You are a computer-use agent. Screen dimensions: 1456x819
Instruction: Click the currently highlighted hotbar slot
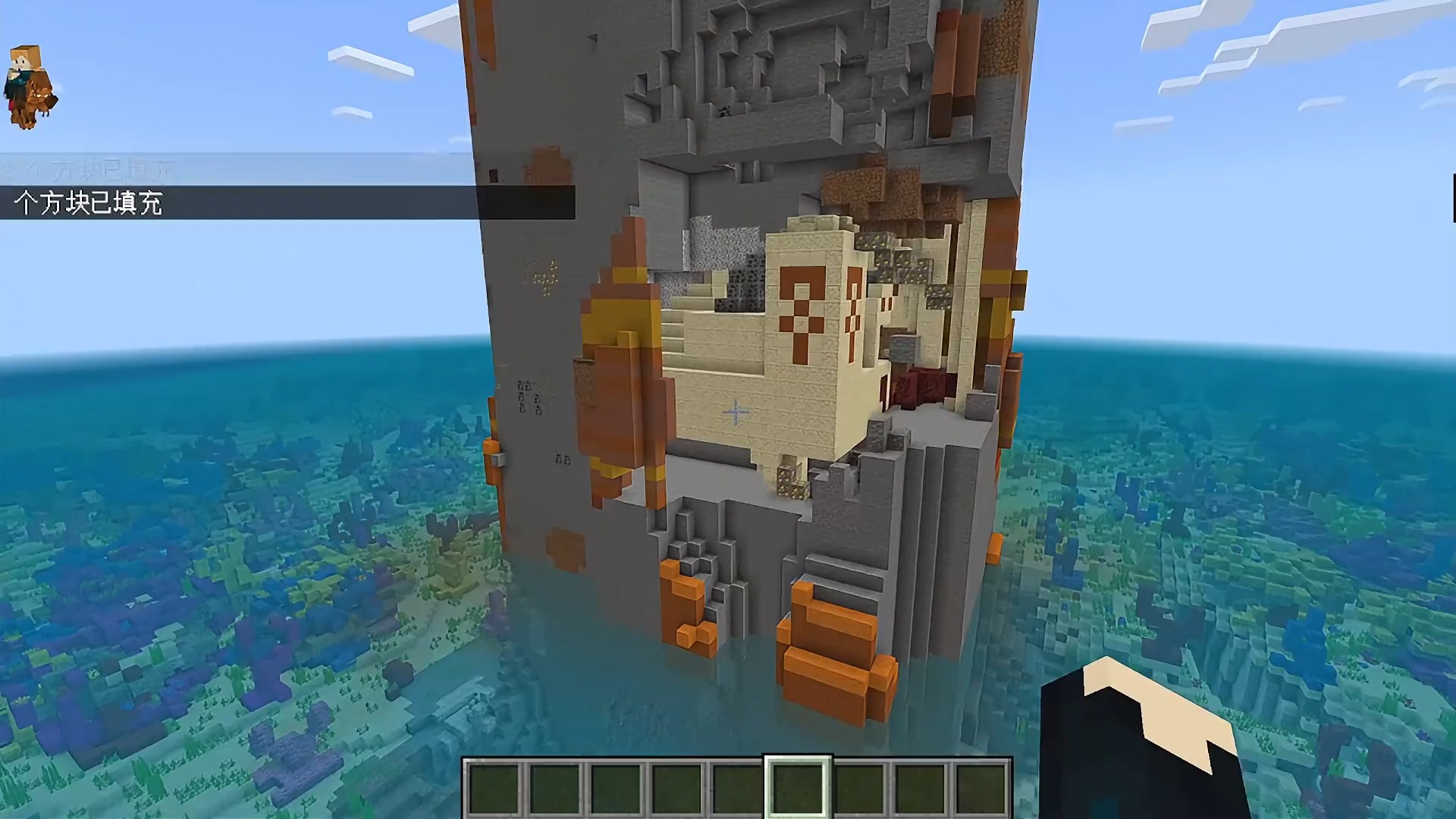click(x=799, y=789)
